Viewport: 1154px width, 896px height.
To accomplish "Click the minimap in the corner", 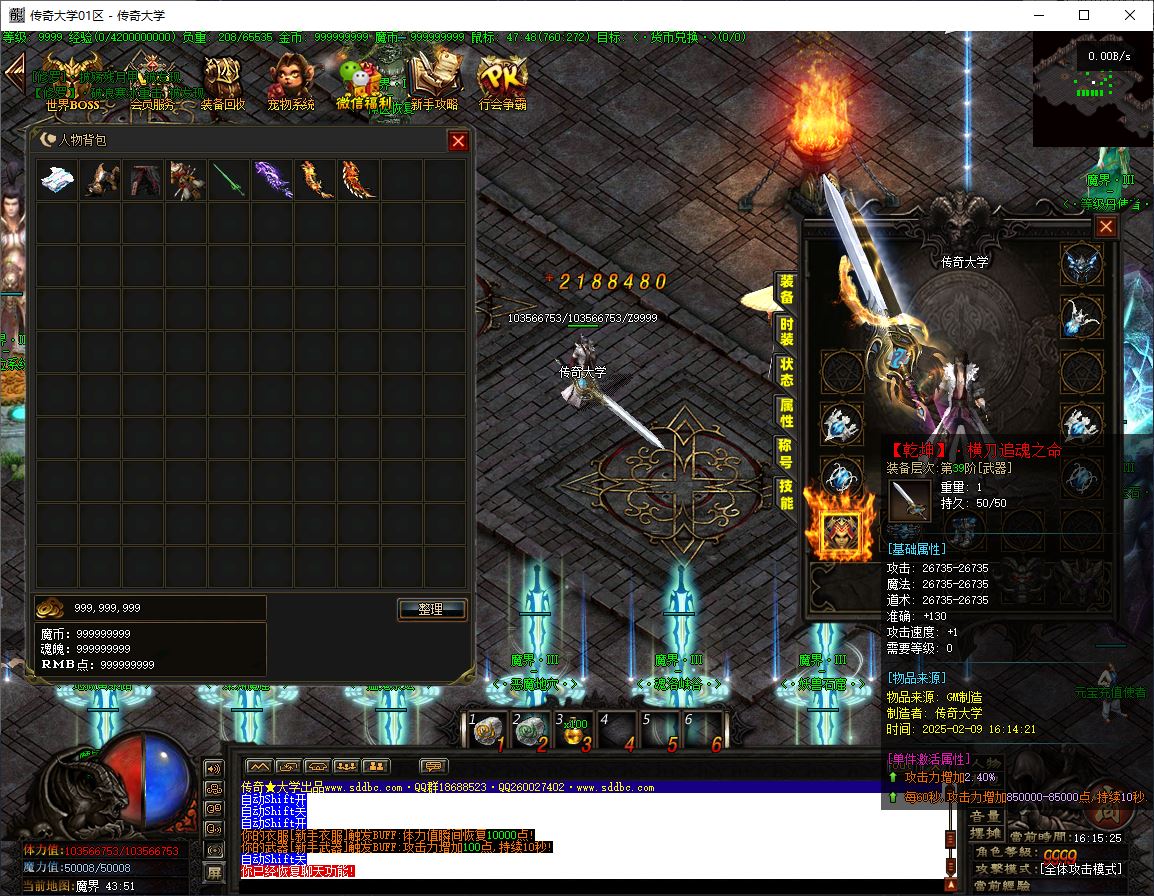I will [x=1092, y=88].
